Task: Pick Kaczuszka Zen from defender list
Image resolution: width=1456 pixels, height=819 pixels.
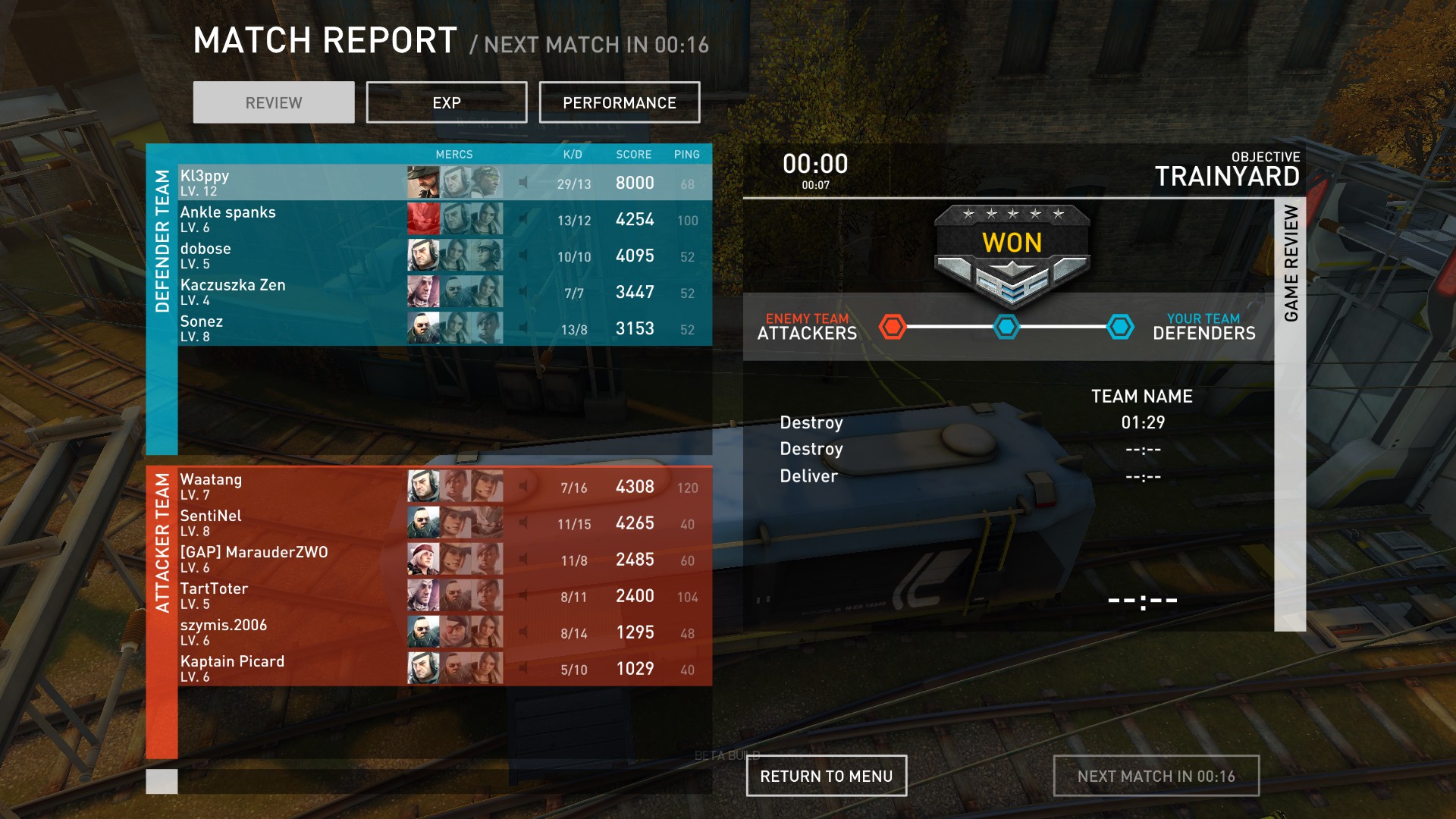Action: click(x=288, y=292)
